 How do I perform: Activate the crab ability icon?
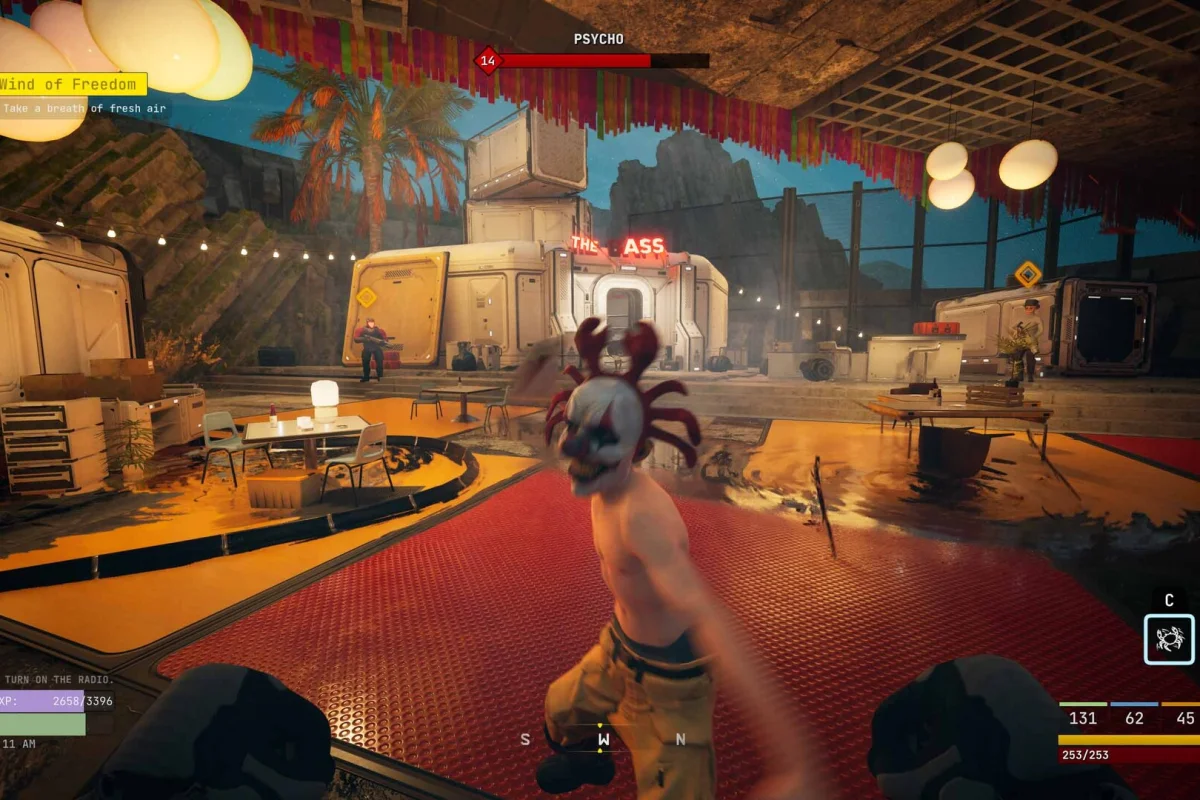coord(1169,639)
